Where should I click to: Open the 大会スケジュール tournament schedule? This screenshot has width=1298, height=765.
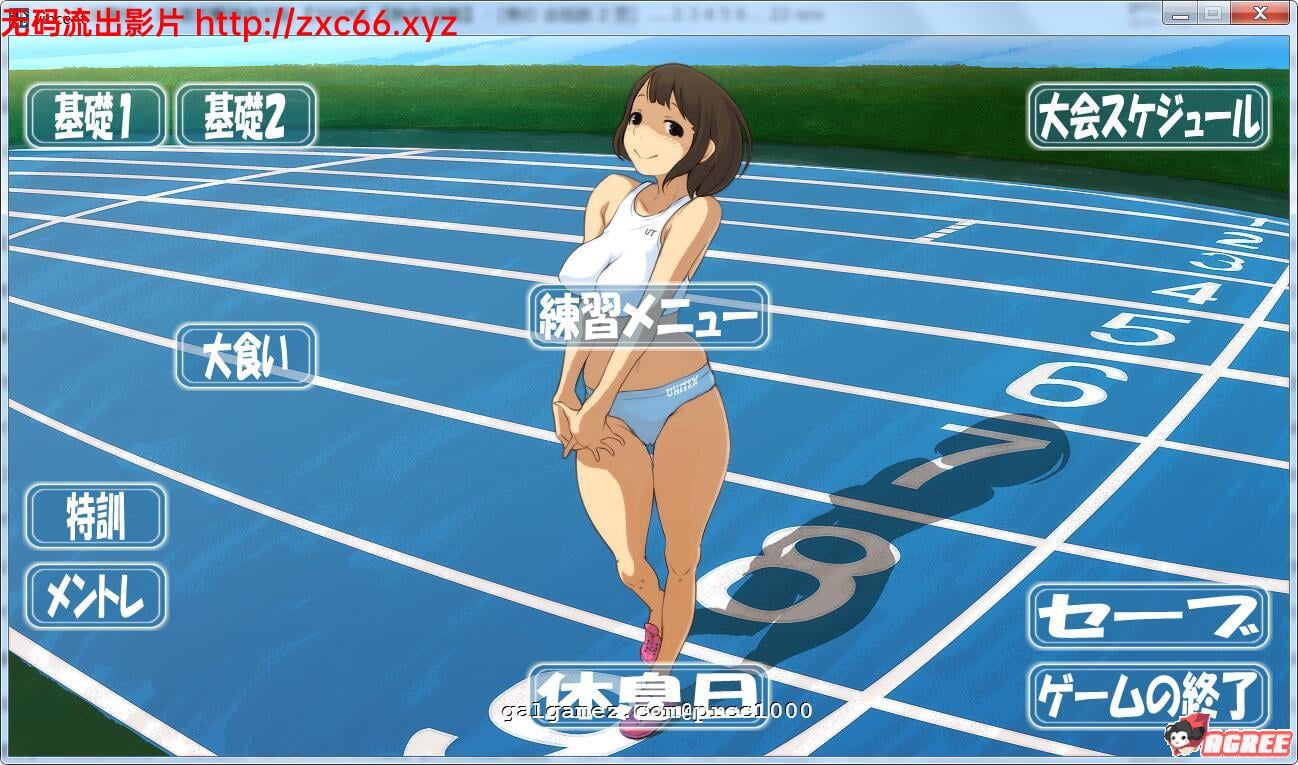pyautogui.click(x=1148, y=116)
